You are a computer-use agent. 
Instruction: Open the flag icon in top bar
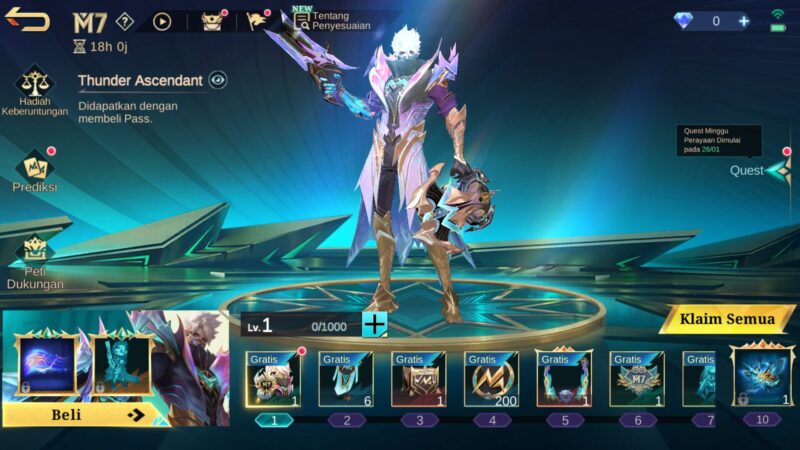coord(257,21)
